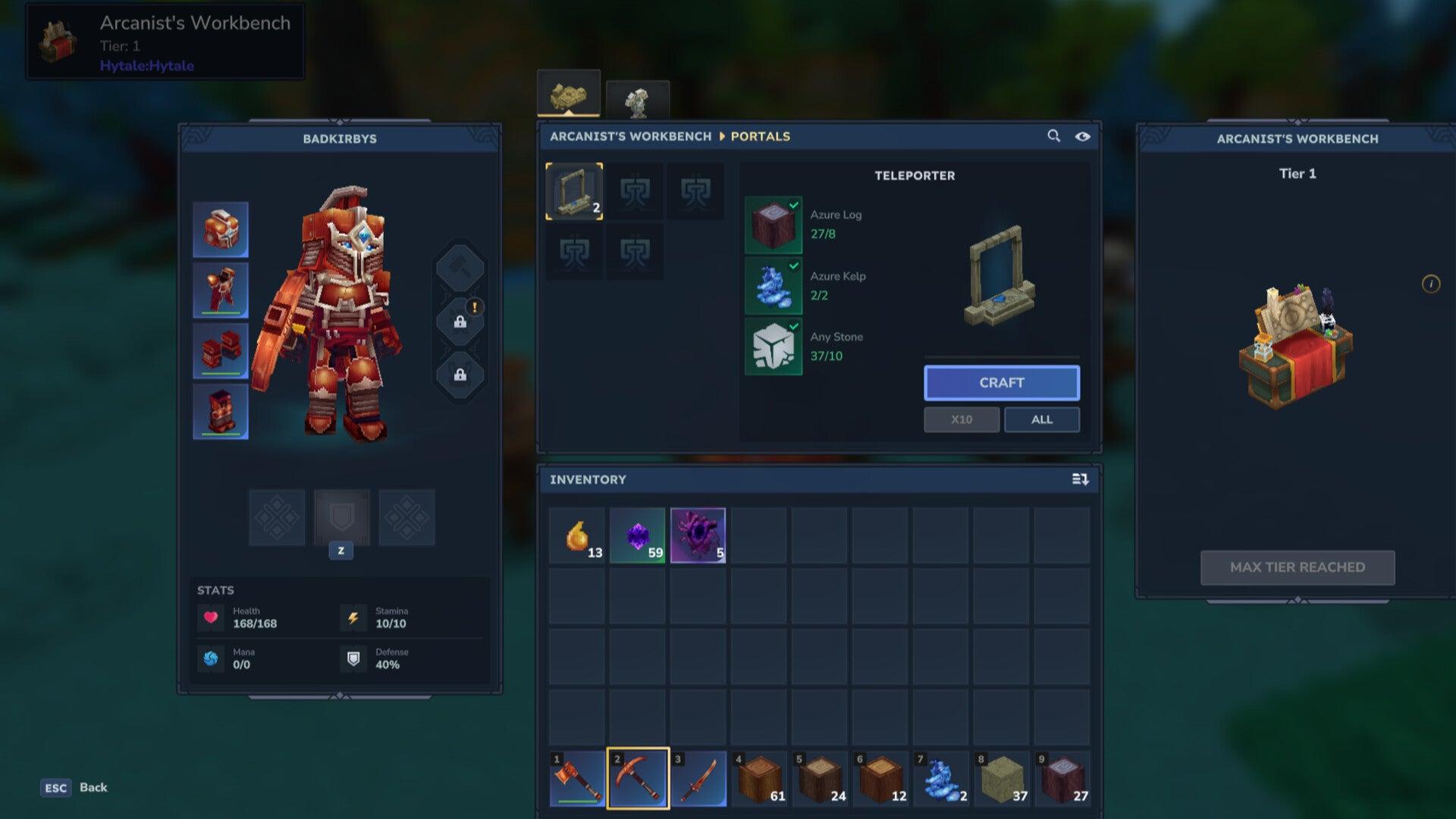This screenshot has height=819, width=1456.
Task: Click the ALL crafting quantity button
Action: (x=1042, y=419)
